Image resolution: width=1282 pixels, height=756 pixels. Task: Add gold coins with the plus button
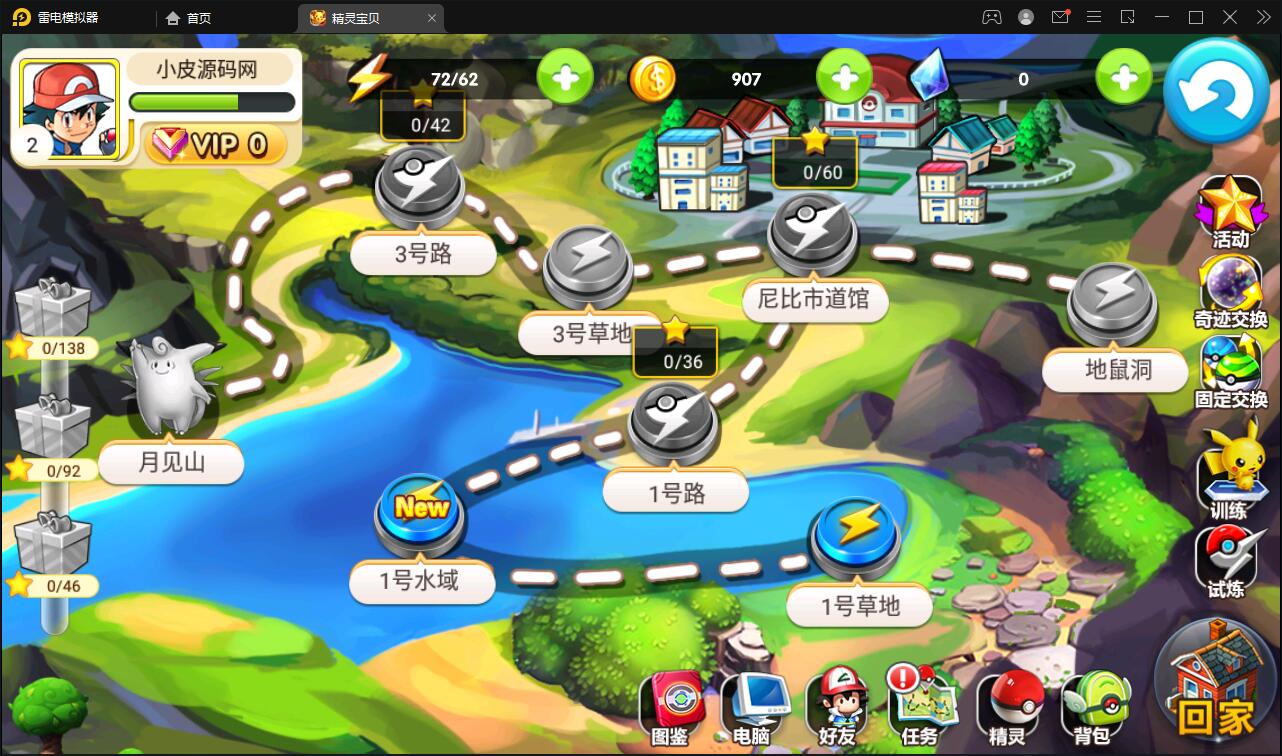pos(844,79)
